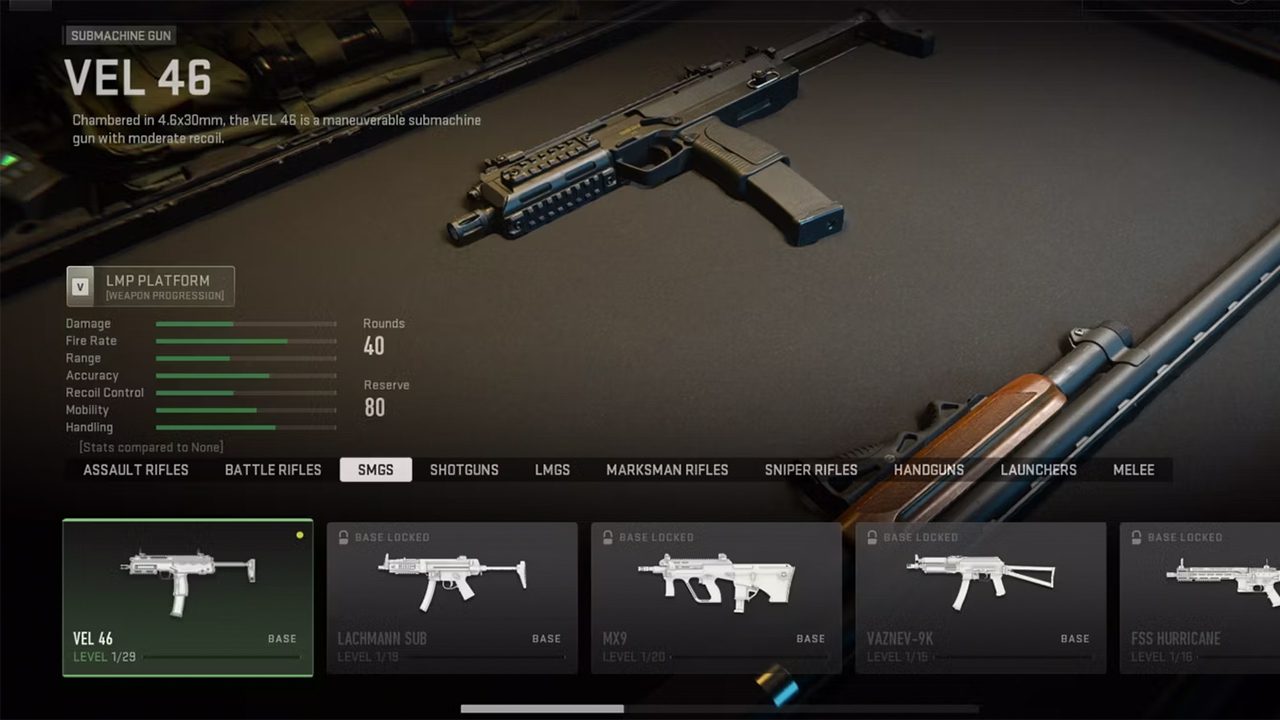The height and width of the screenshot is (720, 1280).
Task: Choose the Handguns tab
Action: pos(929,470)
